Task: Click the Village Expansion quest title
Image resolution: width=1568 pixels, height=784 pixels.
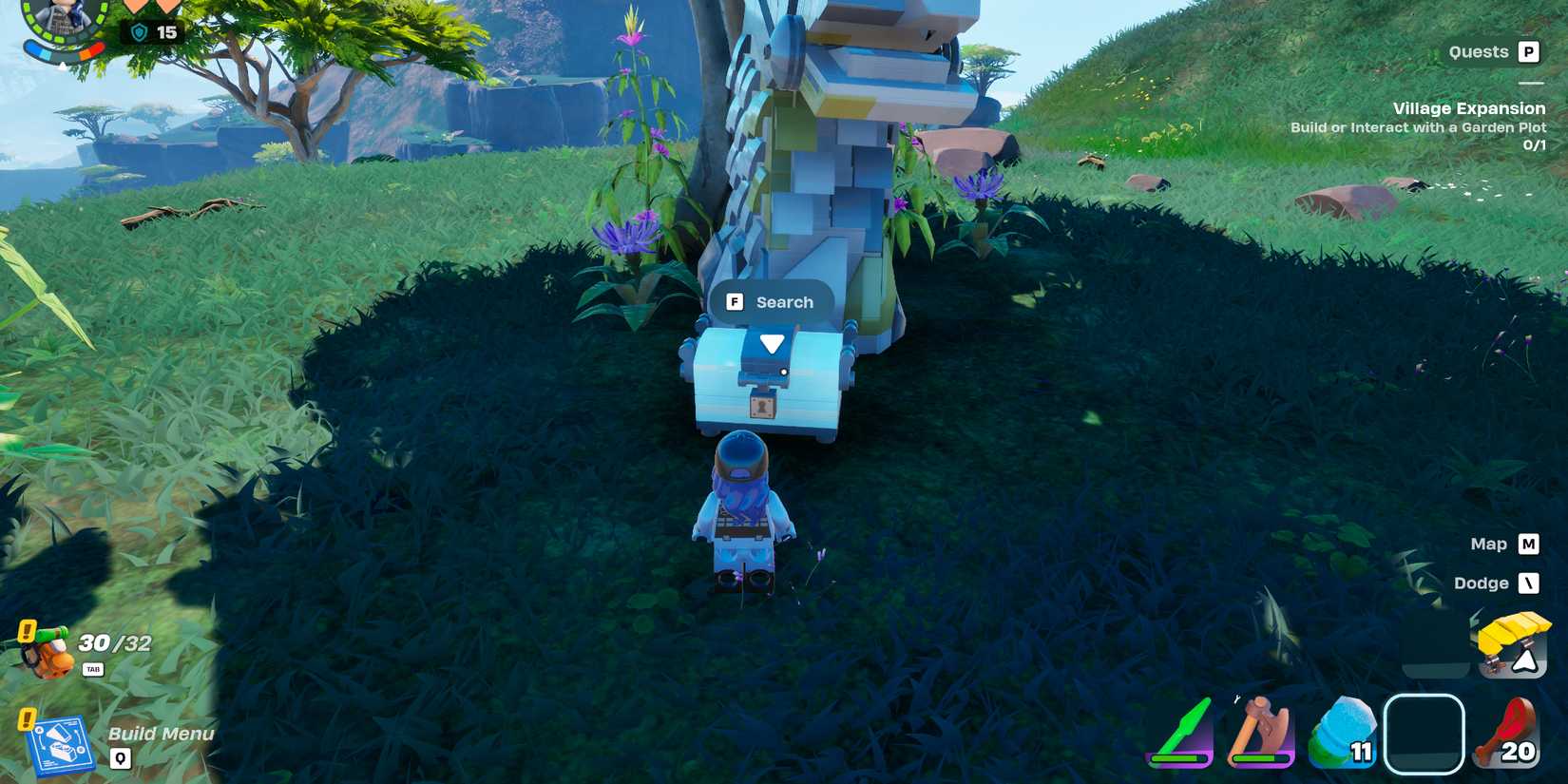Action: (1469, 108)
